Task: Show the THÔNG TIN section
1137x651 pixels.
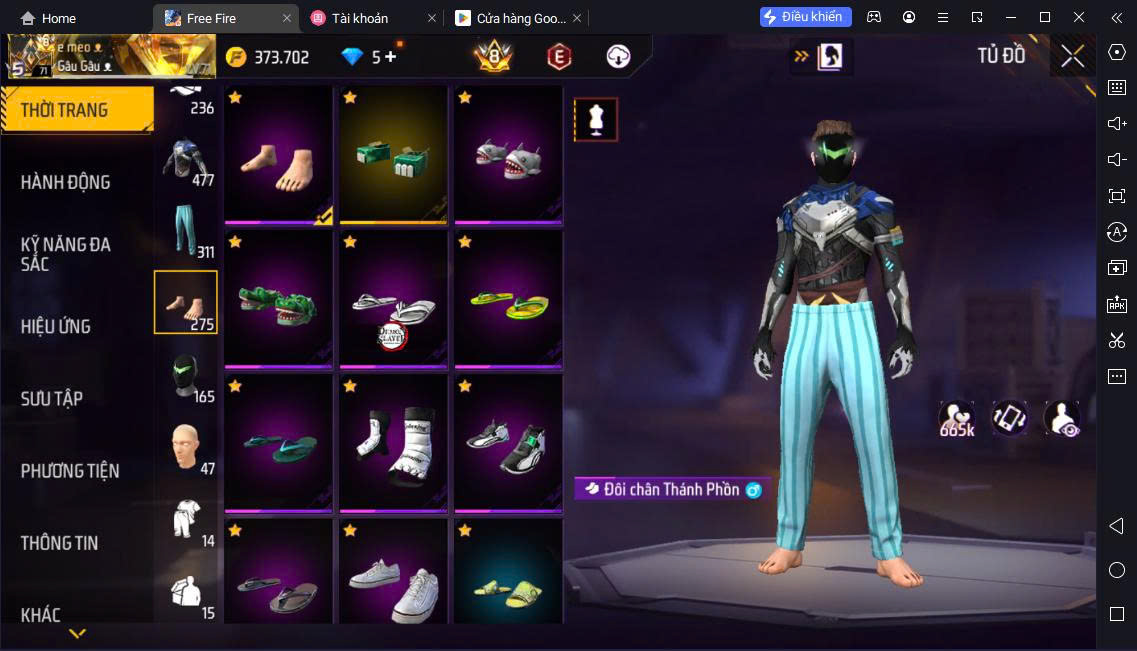Action: (60, 543)
